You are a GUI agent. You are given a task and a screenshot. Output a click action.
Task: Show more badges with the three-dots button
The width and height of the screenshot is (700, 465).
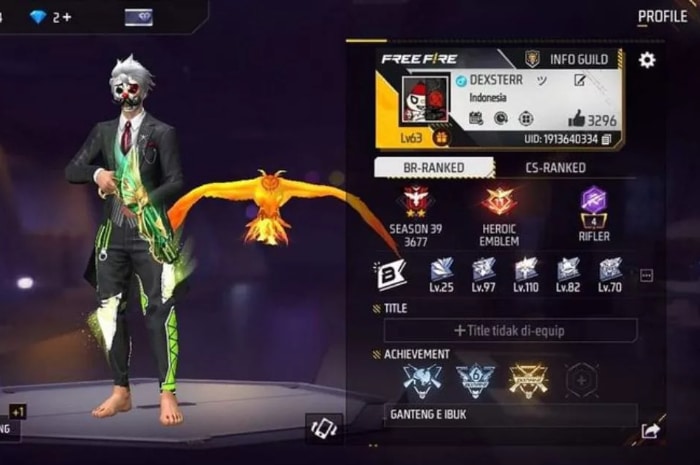pos(646,275)
